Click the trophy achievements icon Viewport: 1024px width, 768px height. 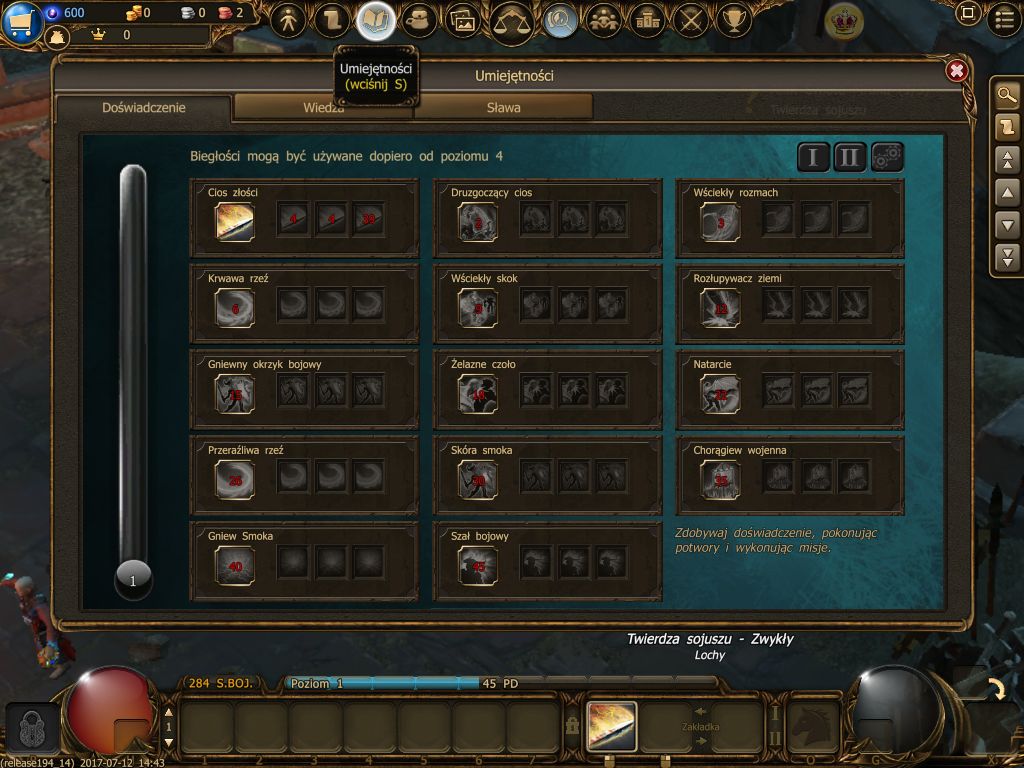735,20
